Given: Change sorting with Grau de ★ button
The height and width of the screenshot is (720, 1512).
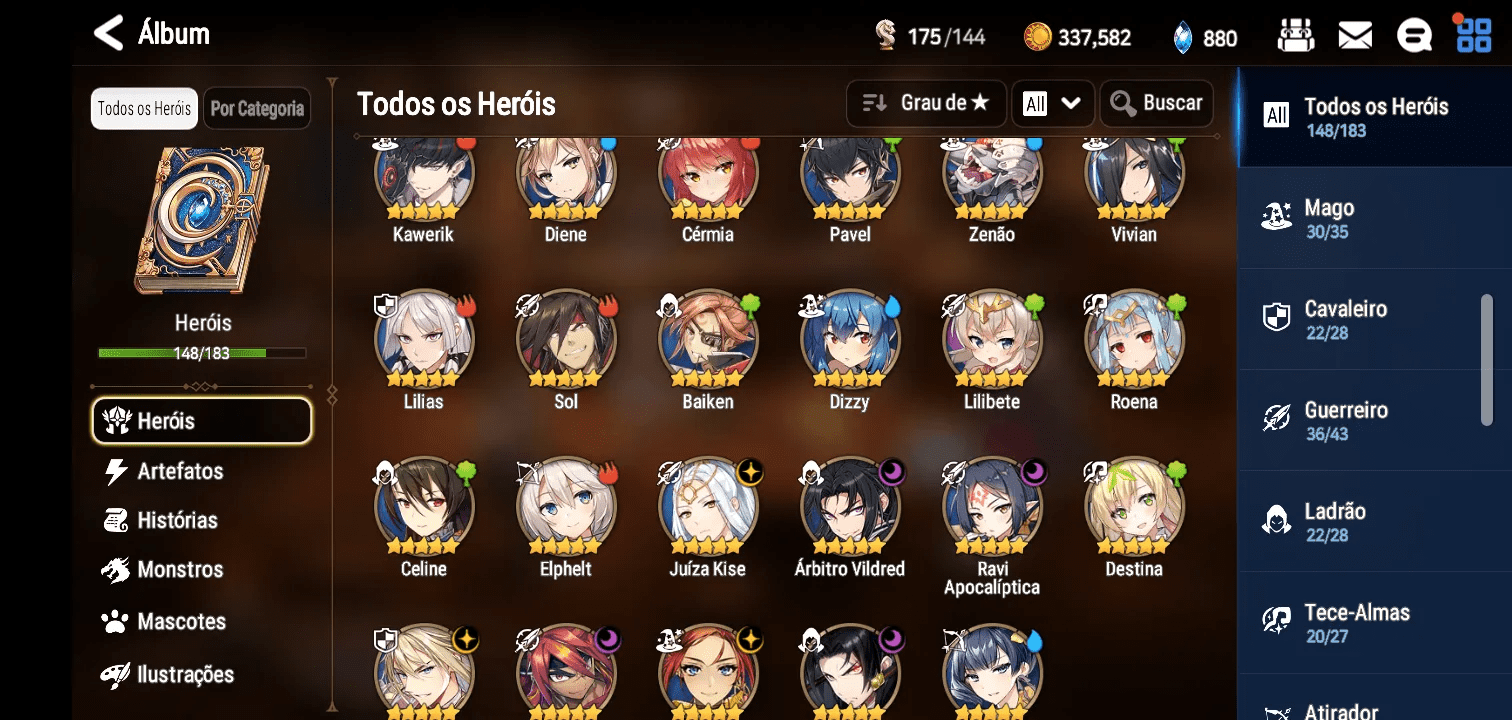Looking at the screenshot, I should click(x=926, y=103).
